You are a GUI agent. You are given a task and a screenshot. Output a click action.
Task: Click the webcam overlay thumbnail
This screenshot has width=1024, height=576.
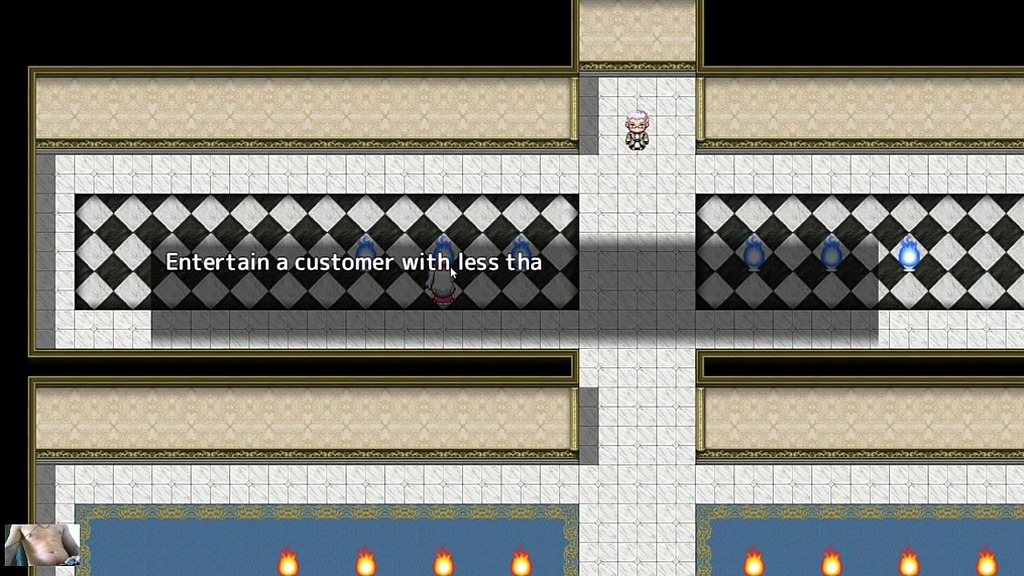point(42,545)
